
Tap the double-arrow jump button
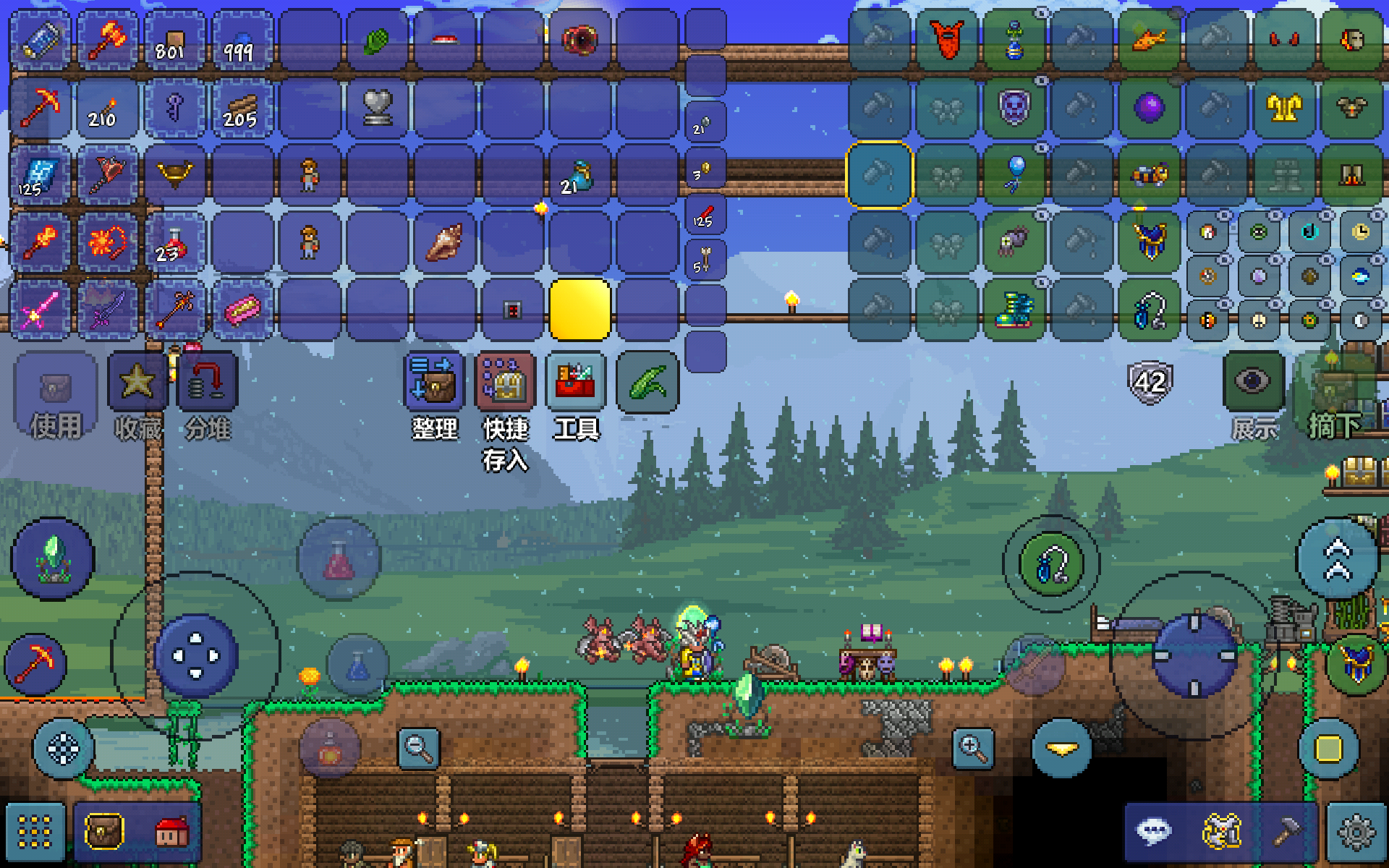pos(1337,559)
